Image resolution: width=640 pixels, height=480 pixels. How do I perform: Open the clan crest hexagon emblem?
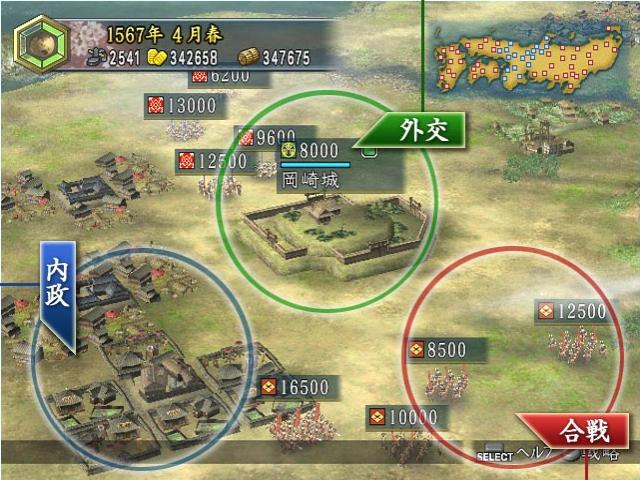point(42,44)
